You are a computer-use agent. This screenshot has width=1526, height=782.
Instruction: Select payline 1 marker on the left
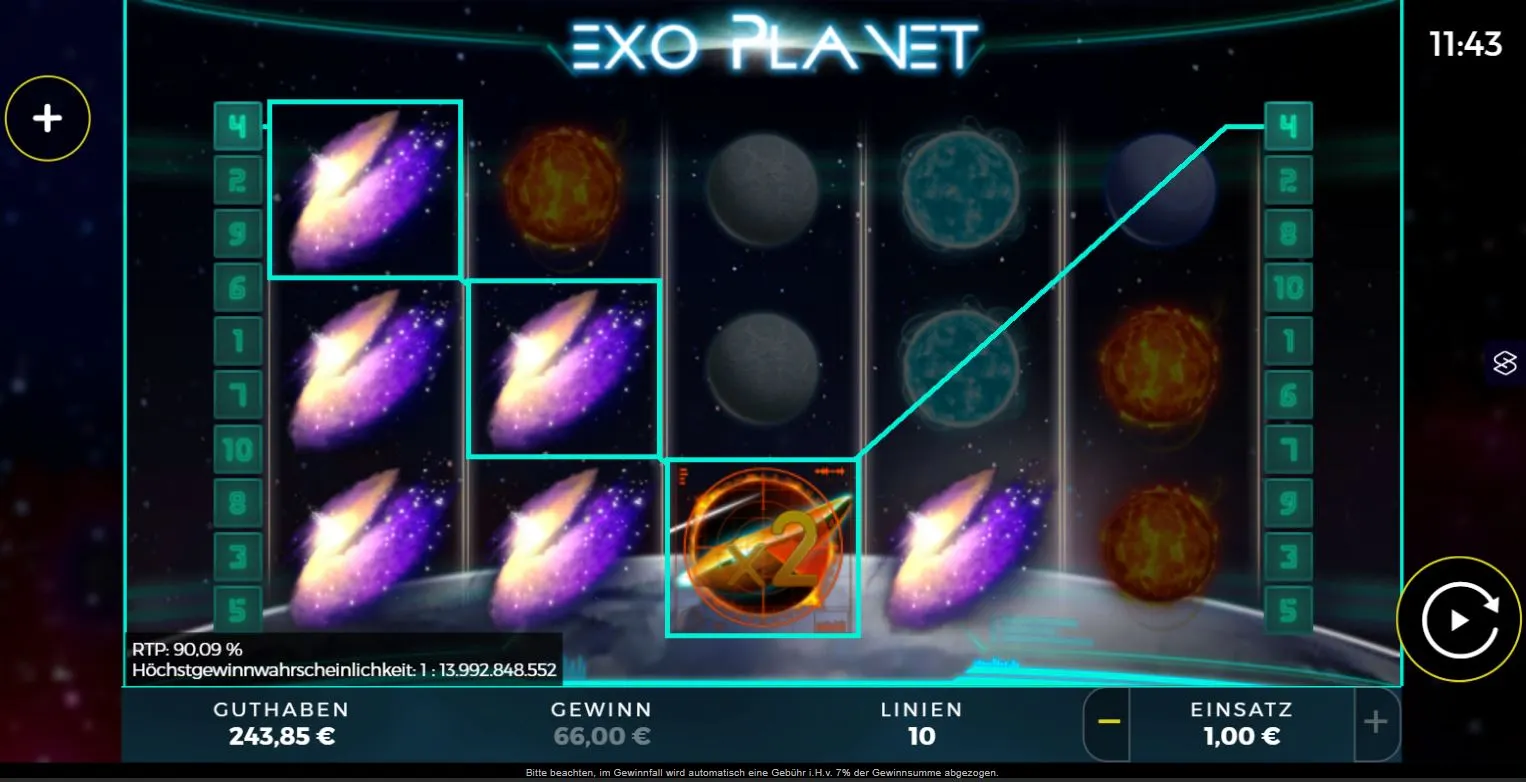238,340
